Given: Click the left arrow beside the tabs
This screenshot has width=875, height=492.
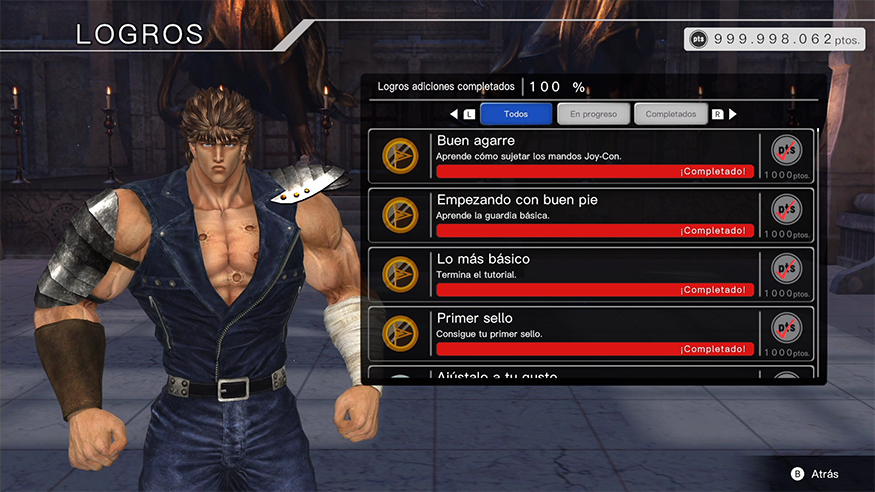Looking at the screenshot, I should 454,114.
